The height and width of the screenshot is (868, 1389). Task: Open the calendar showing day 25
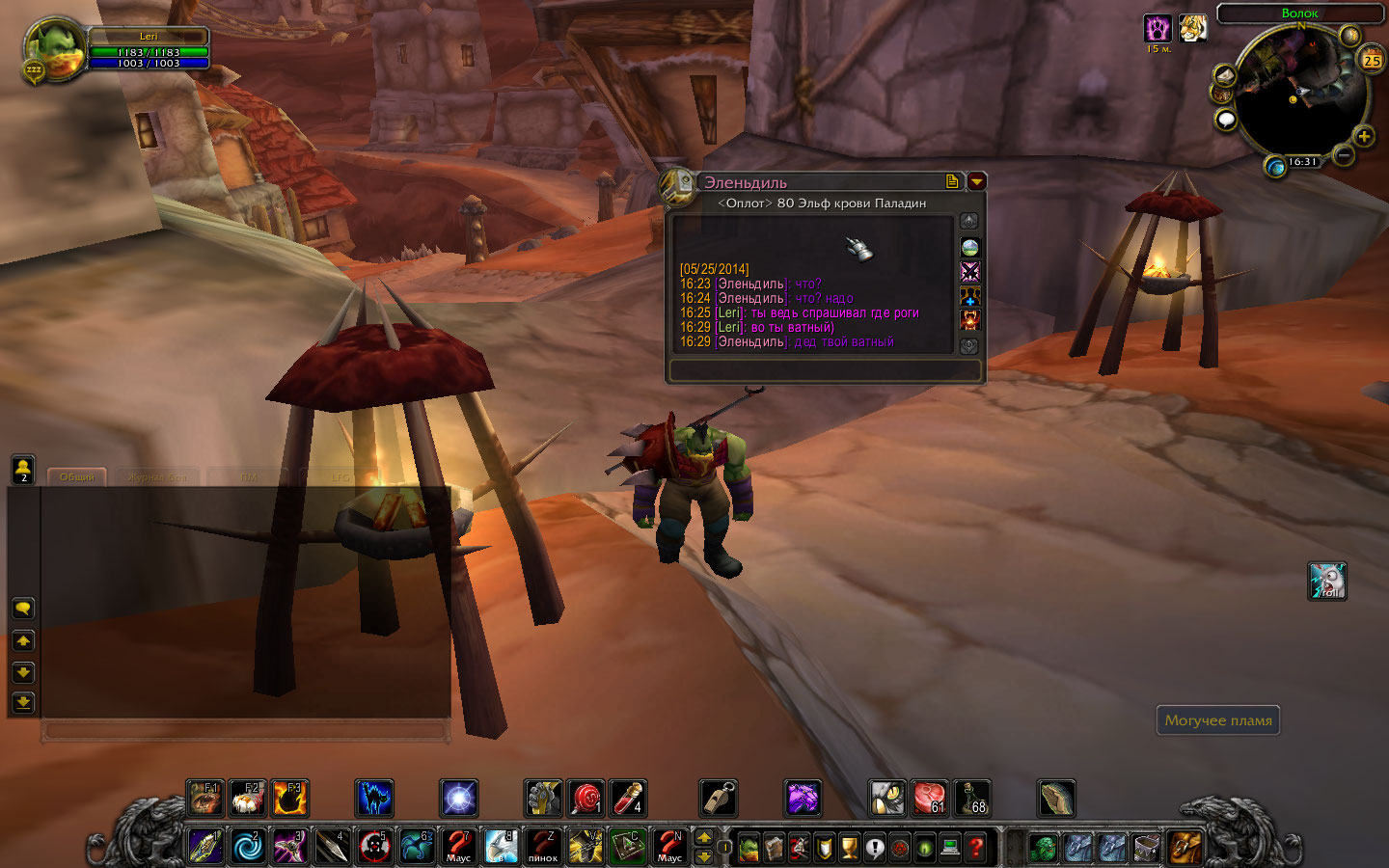pyautogui.click(x=1372, y=60)
